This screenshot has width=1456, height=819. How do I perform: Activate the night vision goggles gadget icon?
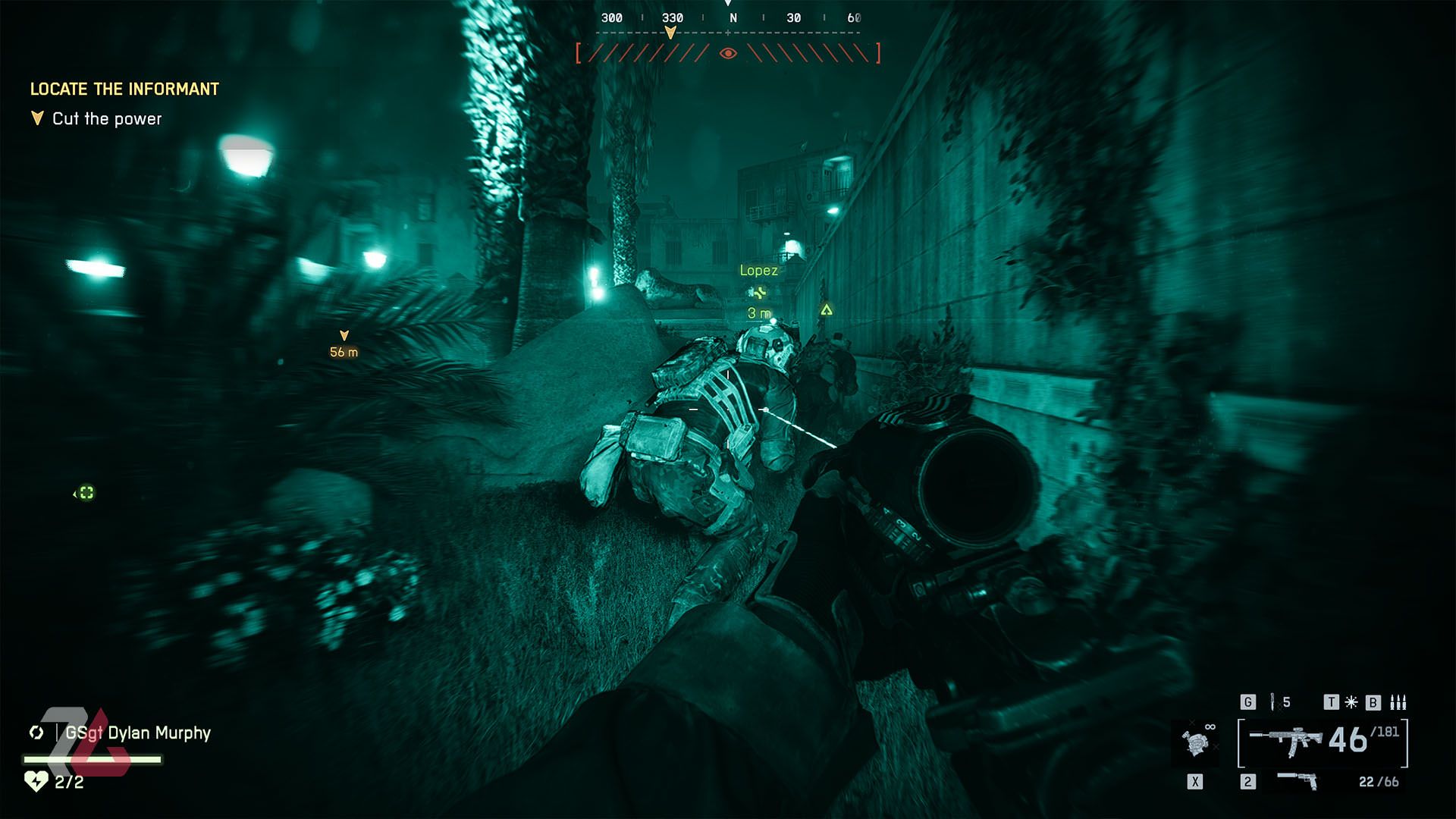tap(1197, 741)
